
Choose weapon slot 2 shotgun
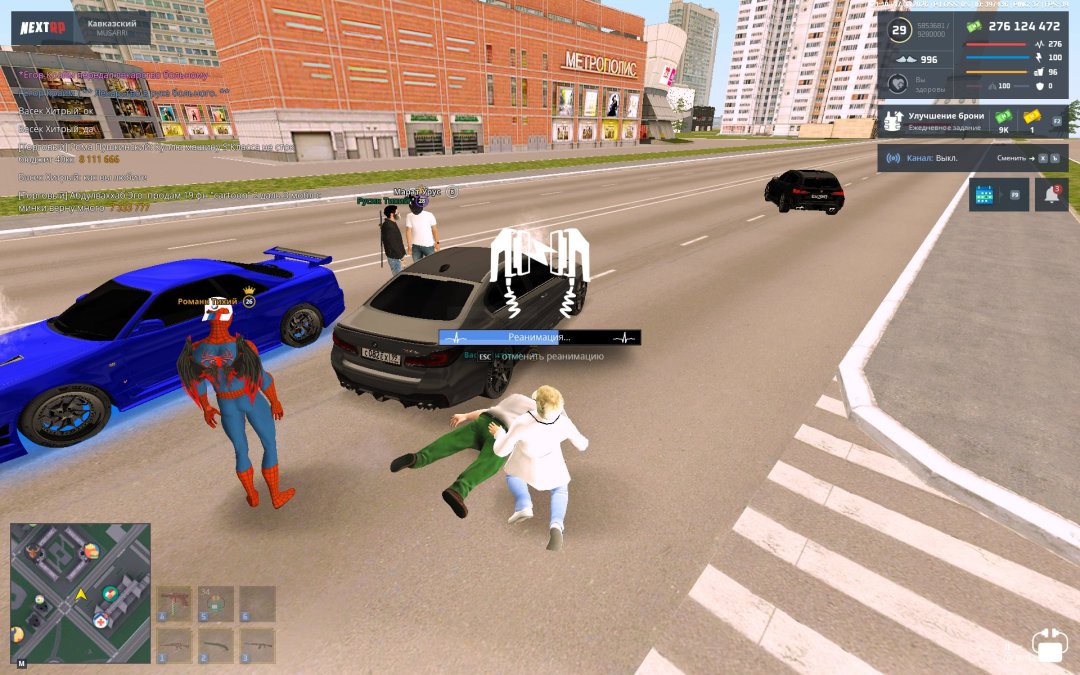215,645
